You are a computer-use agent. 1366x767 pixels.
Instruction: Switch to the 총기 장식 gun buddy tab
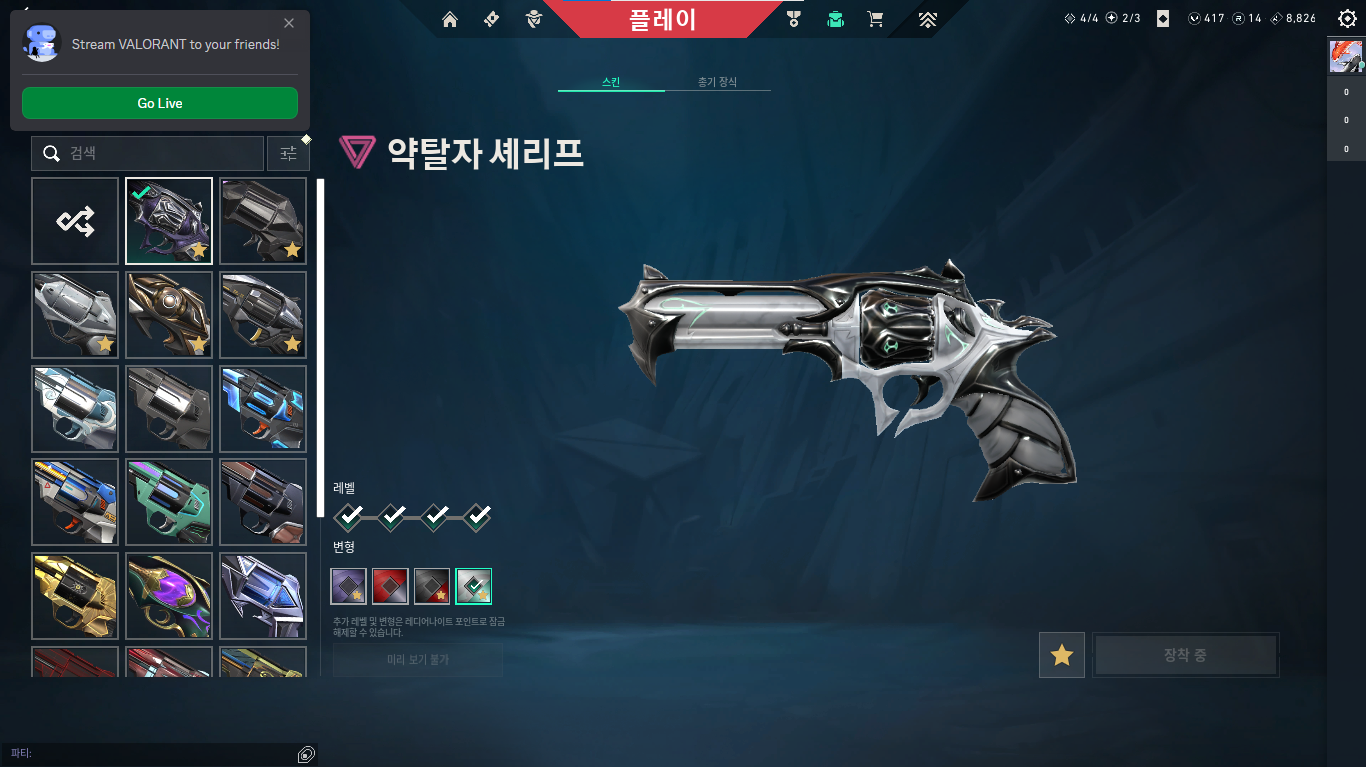pyautogui.click(x=717, y=82)
